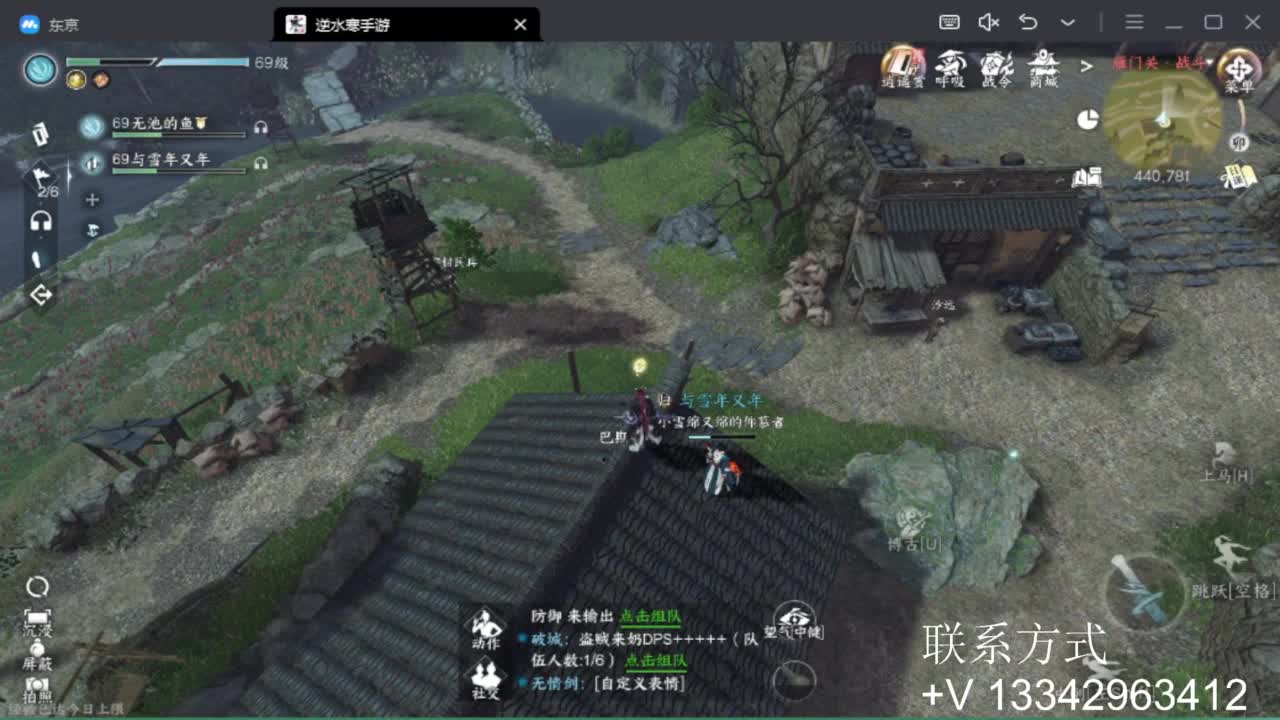This screenshot has width=1280, height=720.
Task: Open the 商城 shop icon
Action: 1043,65
